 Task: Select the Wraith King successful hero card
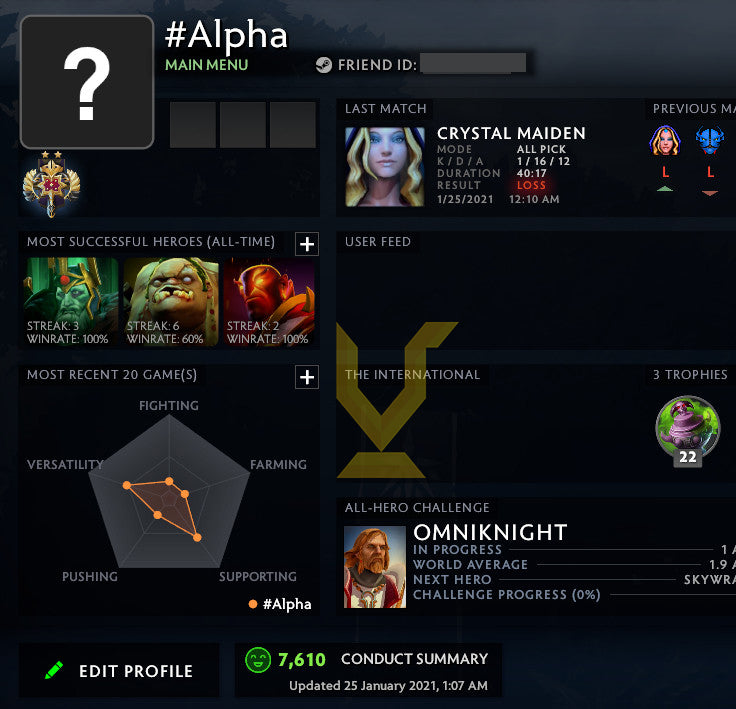point(71,302)
